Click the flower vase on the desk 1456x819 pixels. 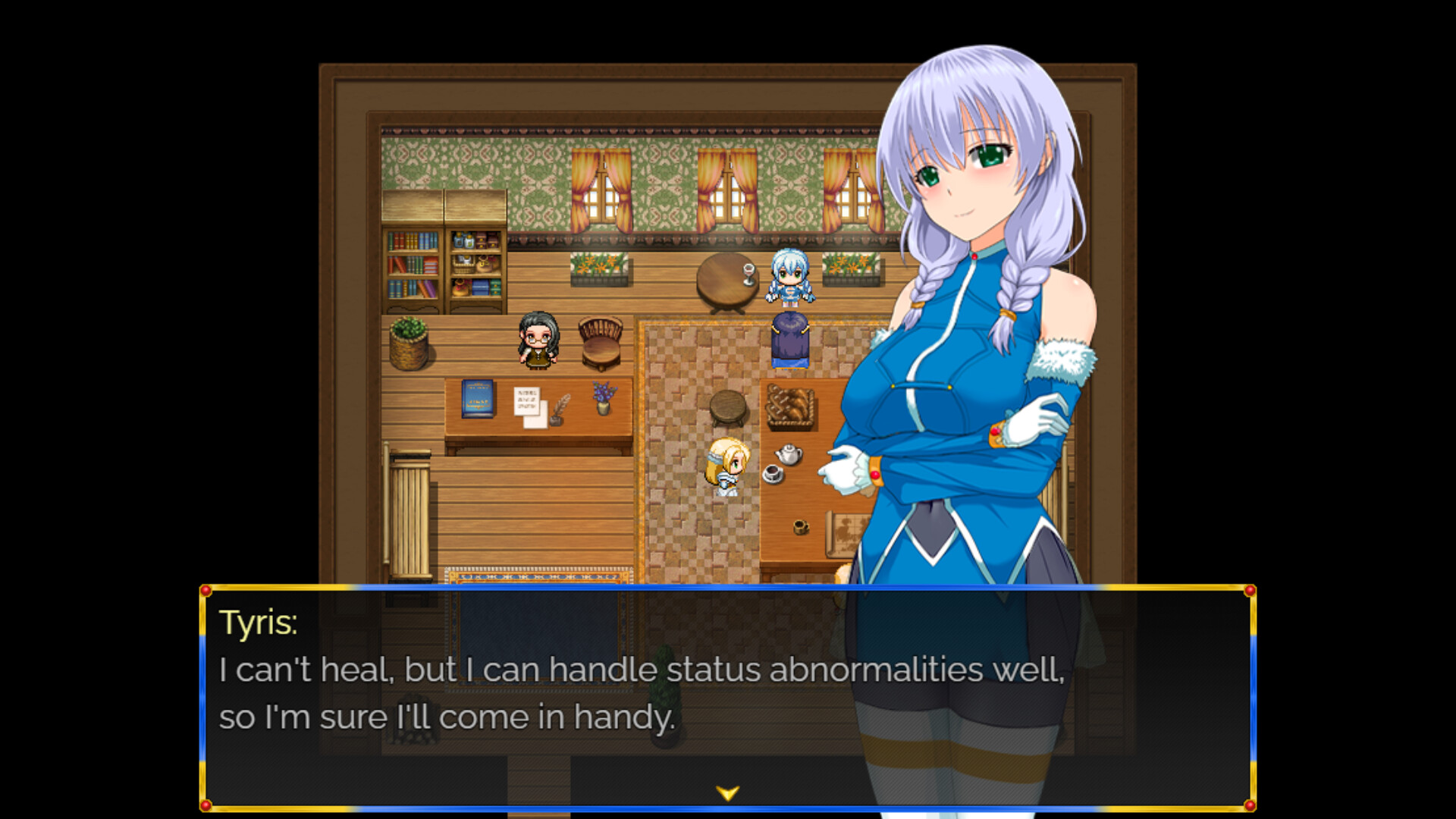pyautogui.click(x=603, y=398)
